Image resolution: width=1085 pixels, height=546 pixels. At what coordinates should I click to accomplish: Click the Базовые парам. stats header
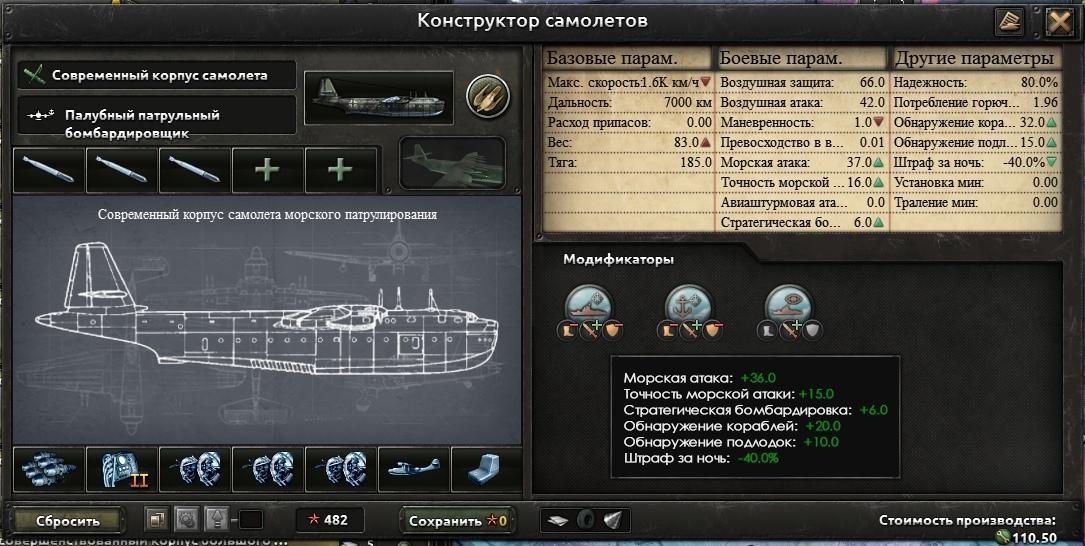click(x=627, y=58)
